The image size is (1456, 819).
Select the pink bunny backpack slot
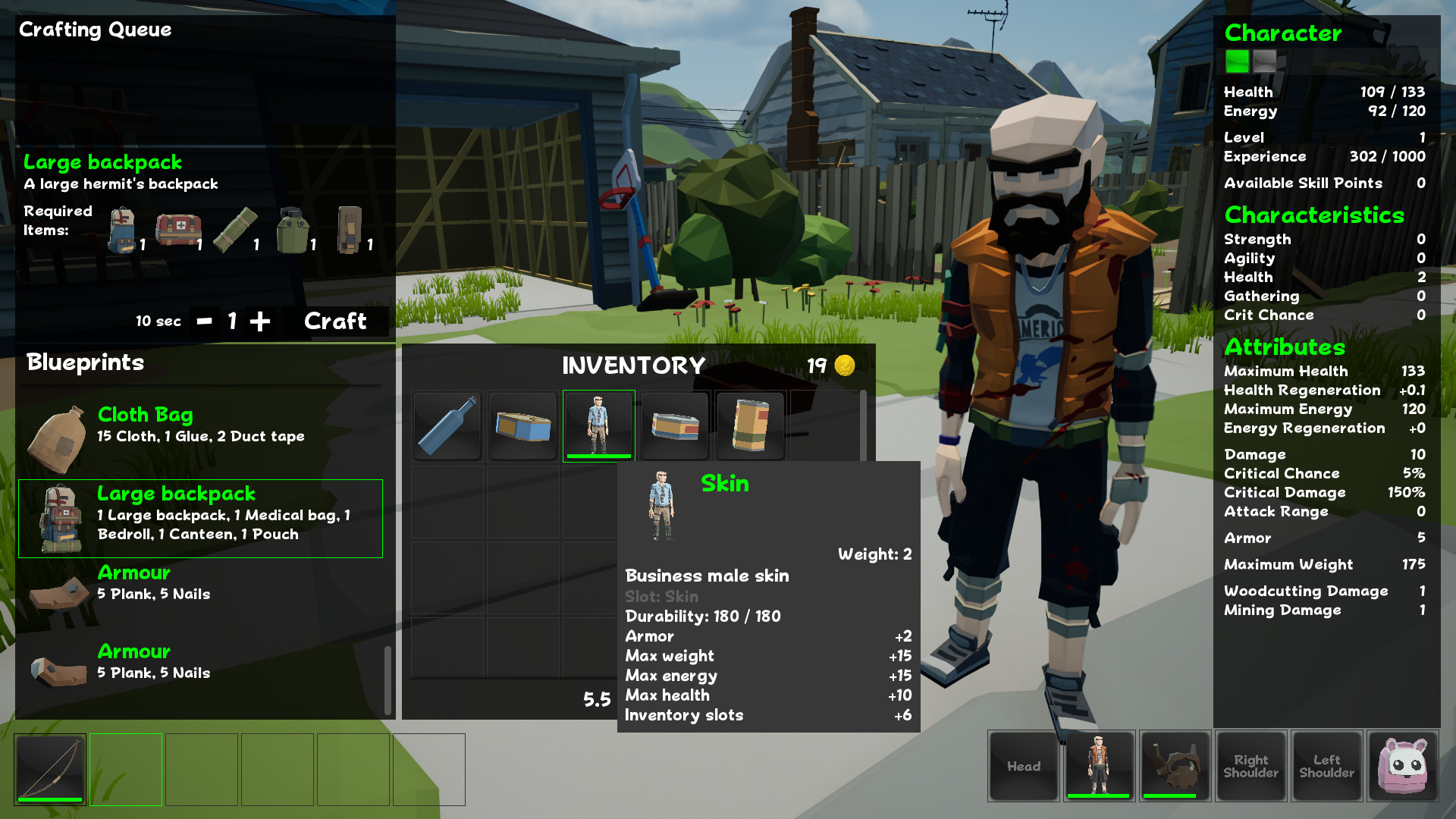1402,766
